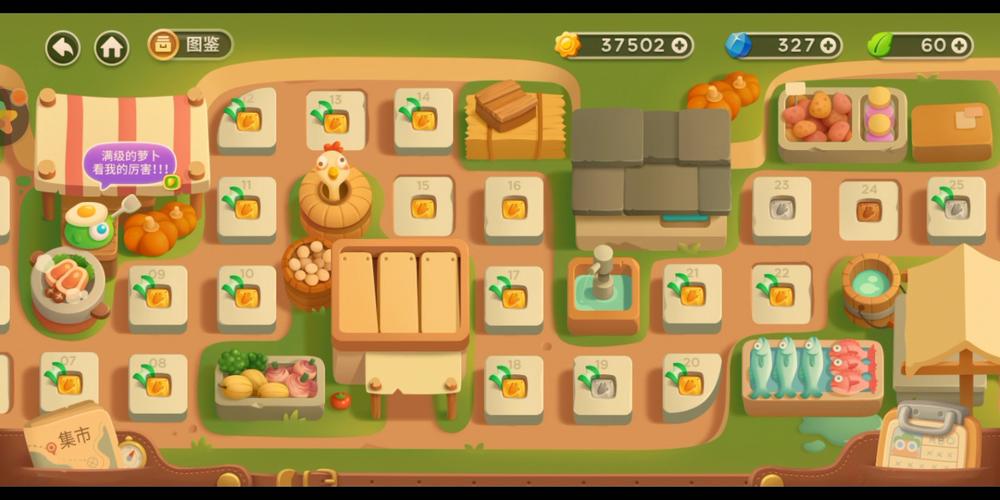
Task: Enter level 09
Action: tap(157, 296)
